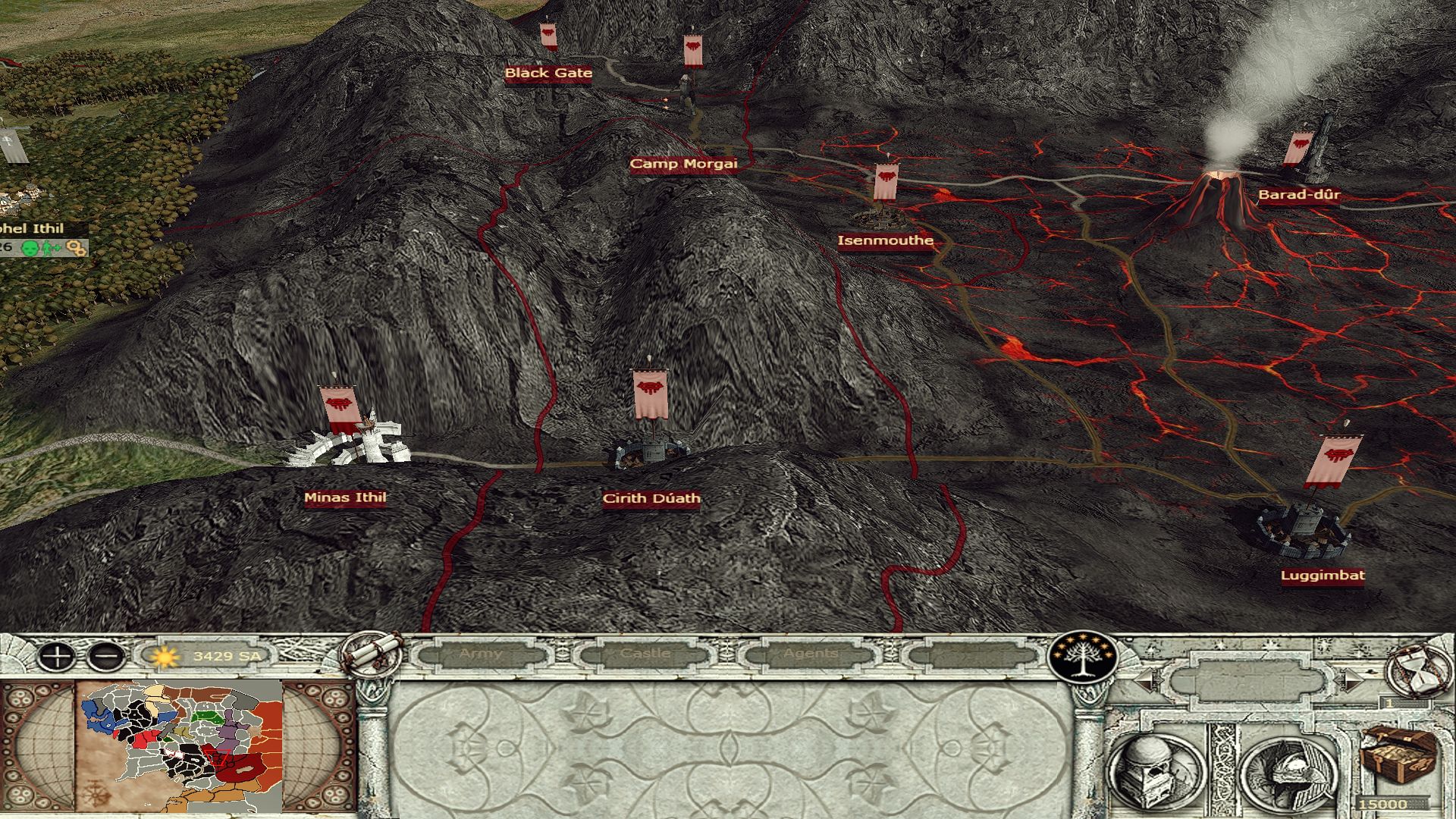1456x819 pixels.
Task: Select the Cirith Dúath settlement label
Action: click(x=651, y=499)
